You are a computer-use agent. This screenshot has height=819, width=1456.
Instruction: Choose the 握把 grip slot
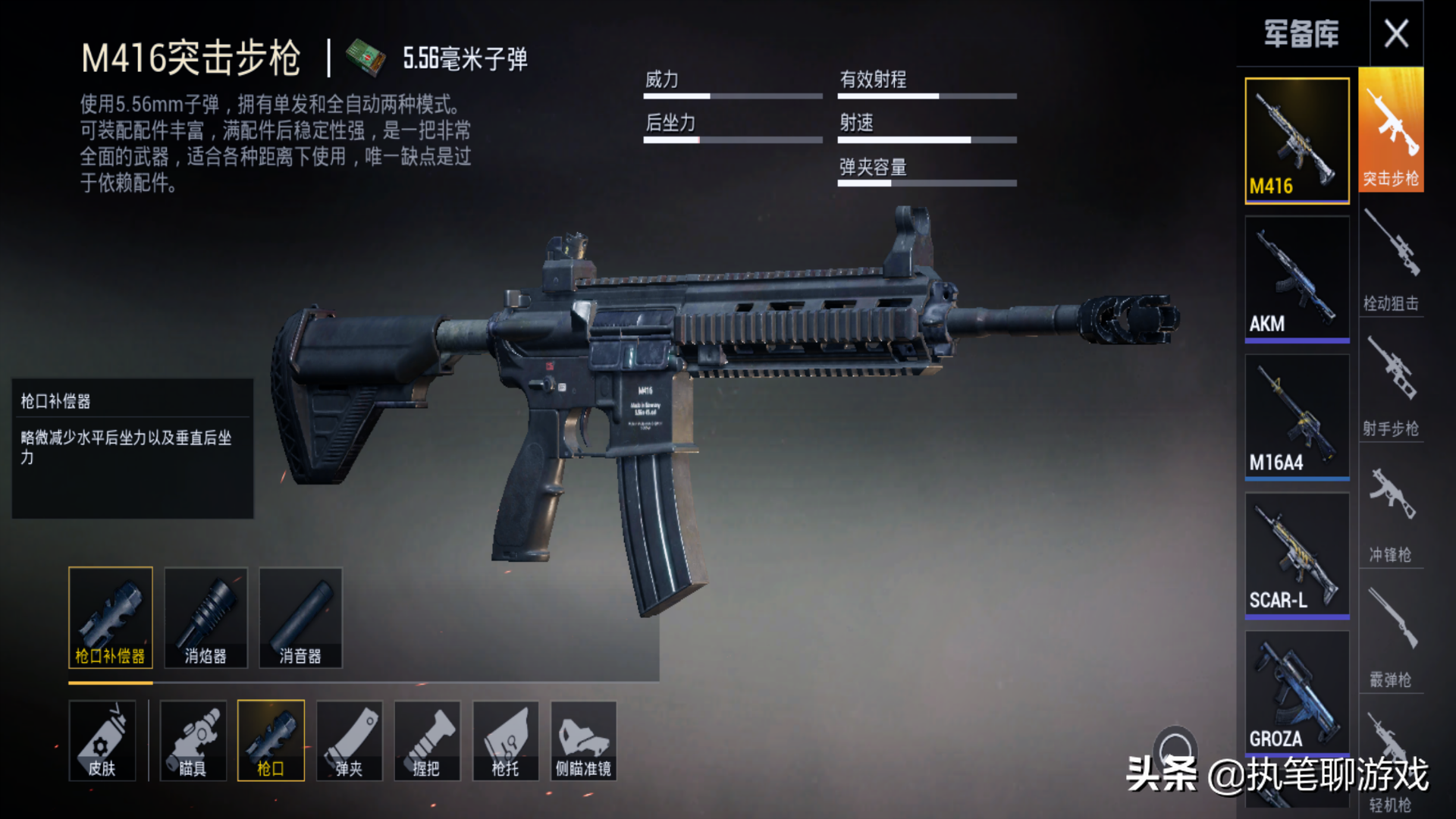point(427,740)
